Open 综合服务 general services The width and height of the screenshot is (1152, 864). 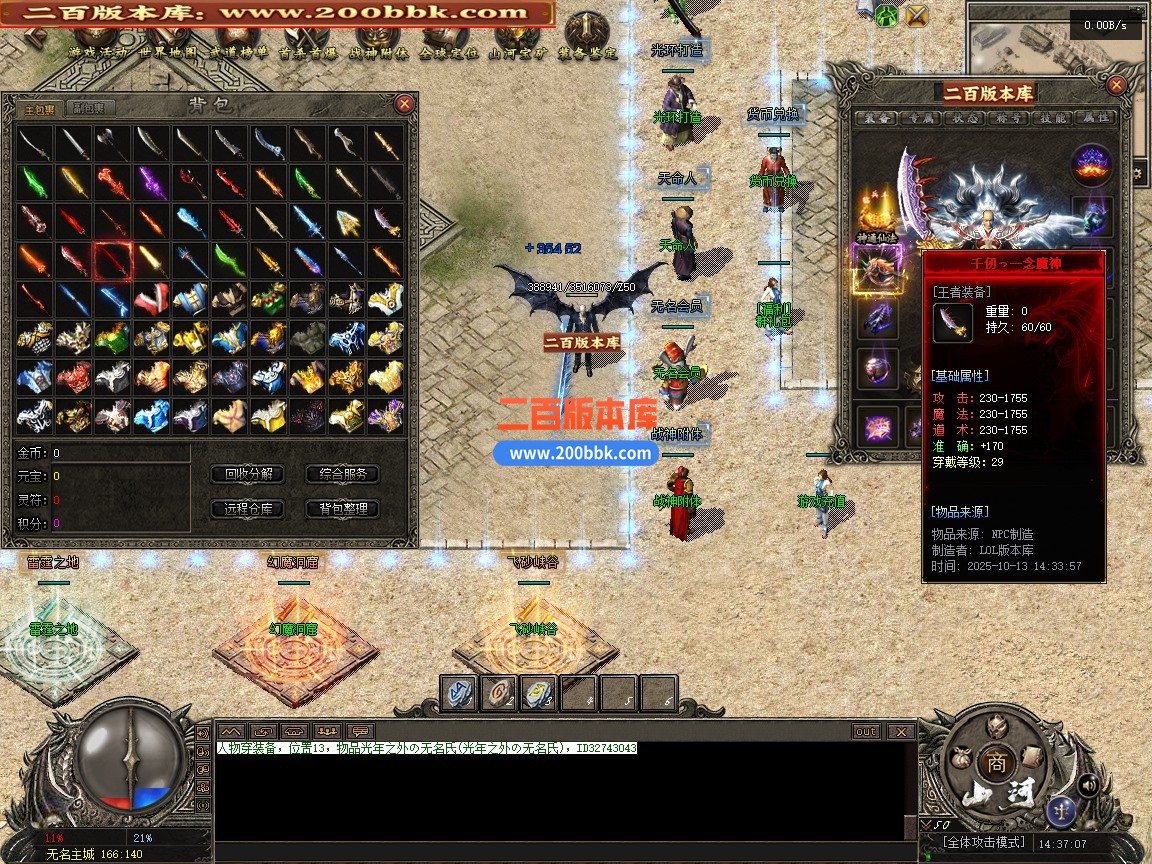[342, 474]
